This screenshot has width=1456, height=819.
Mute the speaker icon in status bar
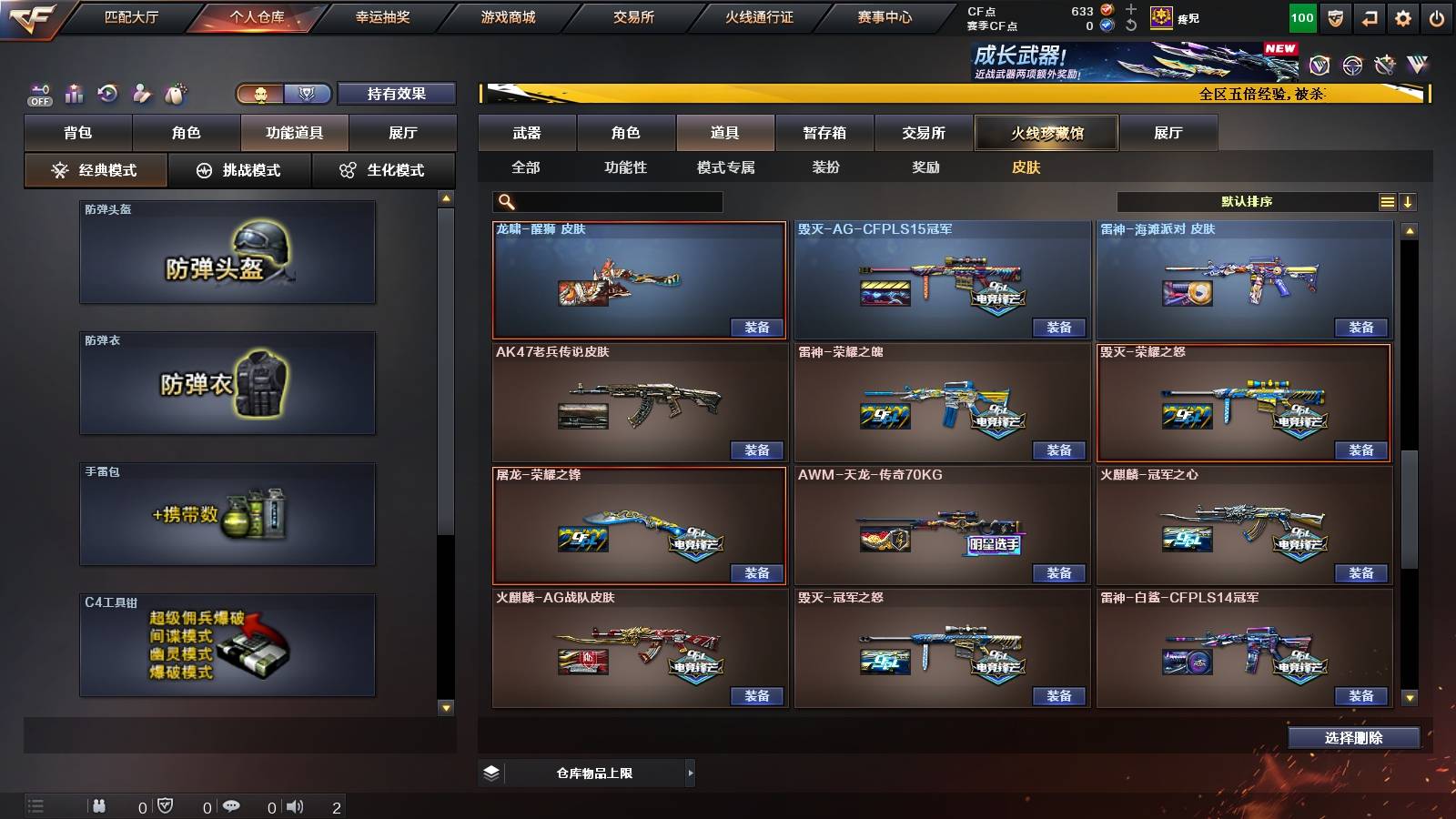point(294,805)
